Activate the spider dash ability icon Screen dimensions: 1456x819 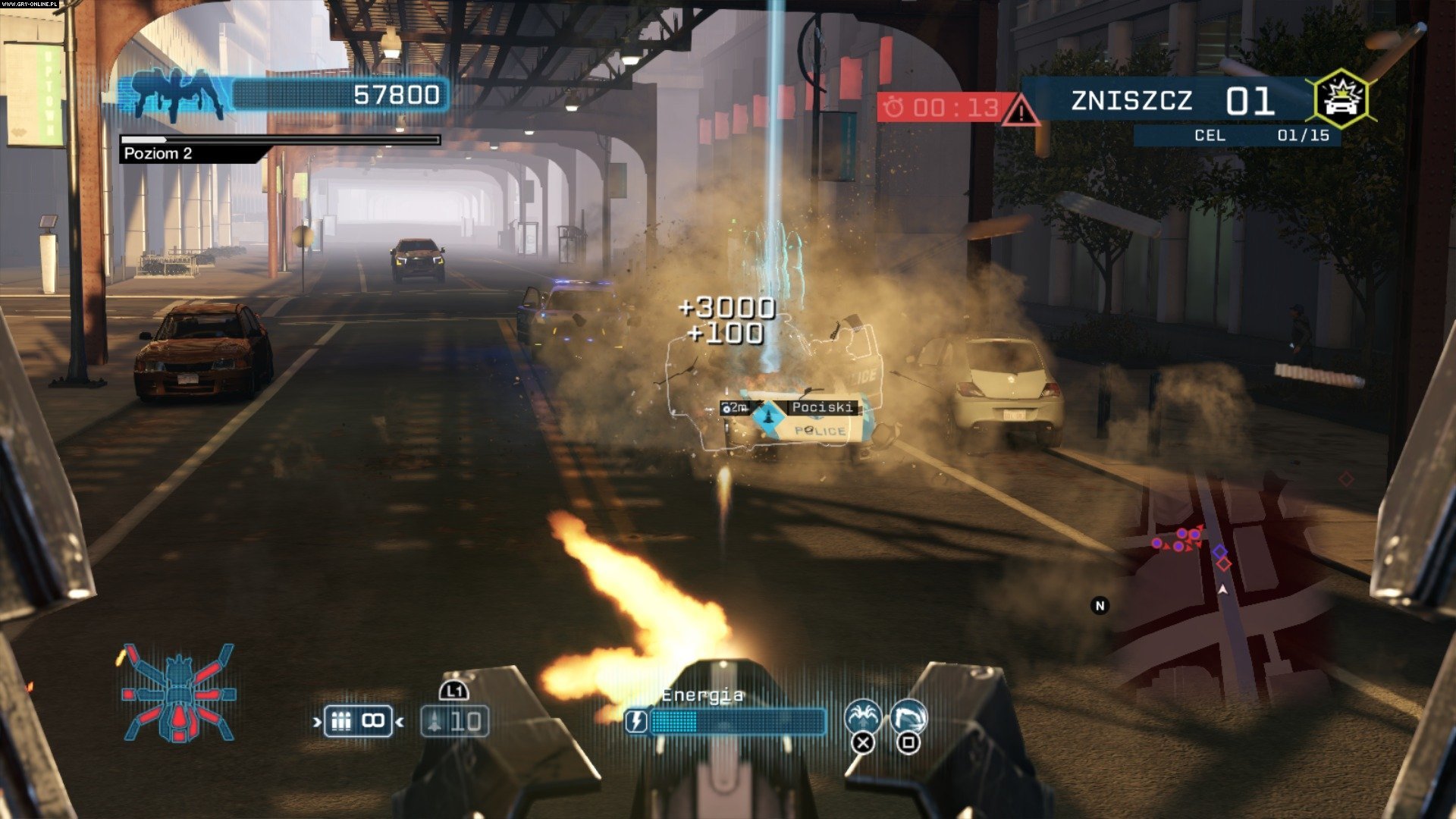click(908, 717)
